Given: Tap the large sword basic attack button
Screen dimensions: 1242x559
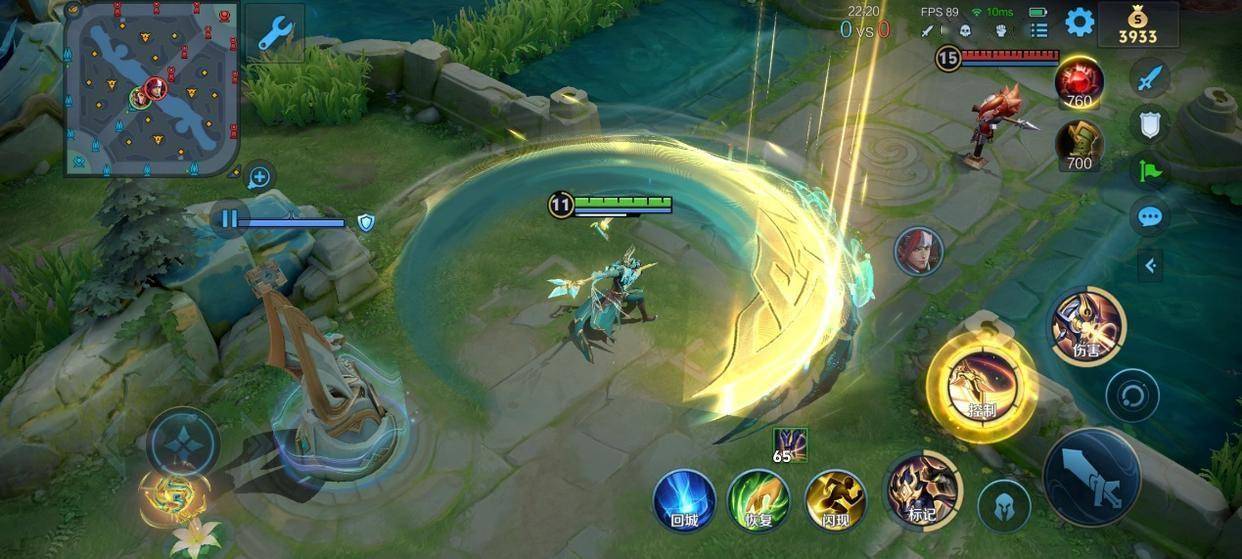Looking at the screenshot, I should [1091, 477].
